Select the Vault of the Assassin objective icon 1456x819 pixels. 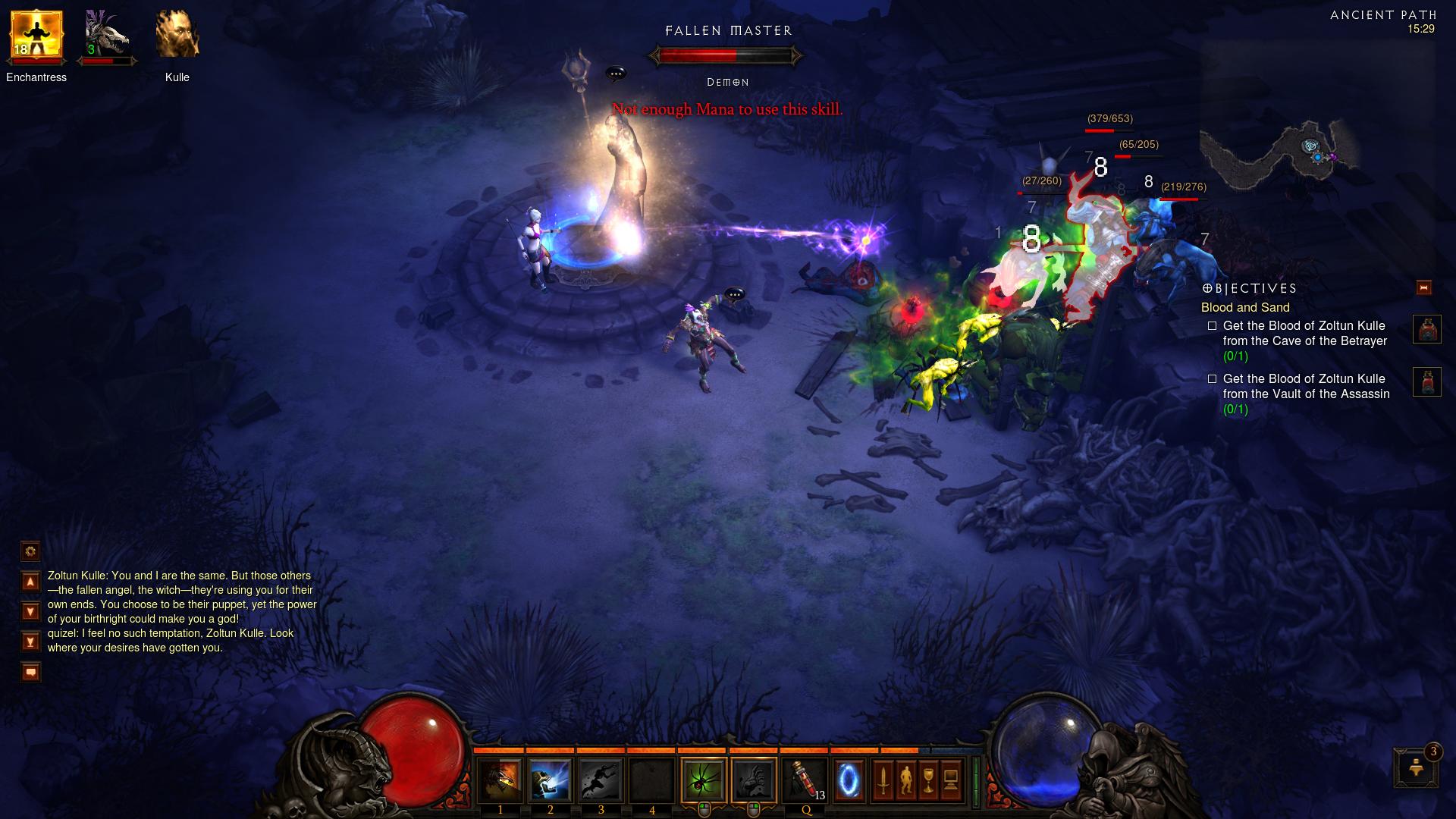tap(1426, 382)
